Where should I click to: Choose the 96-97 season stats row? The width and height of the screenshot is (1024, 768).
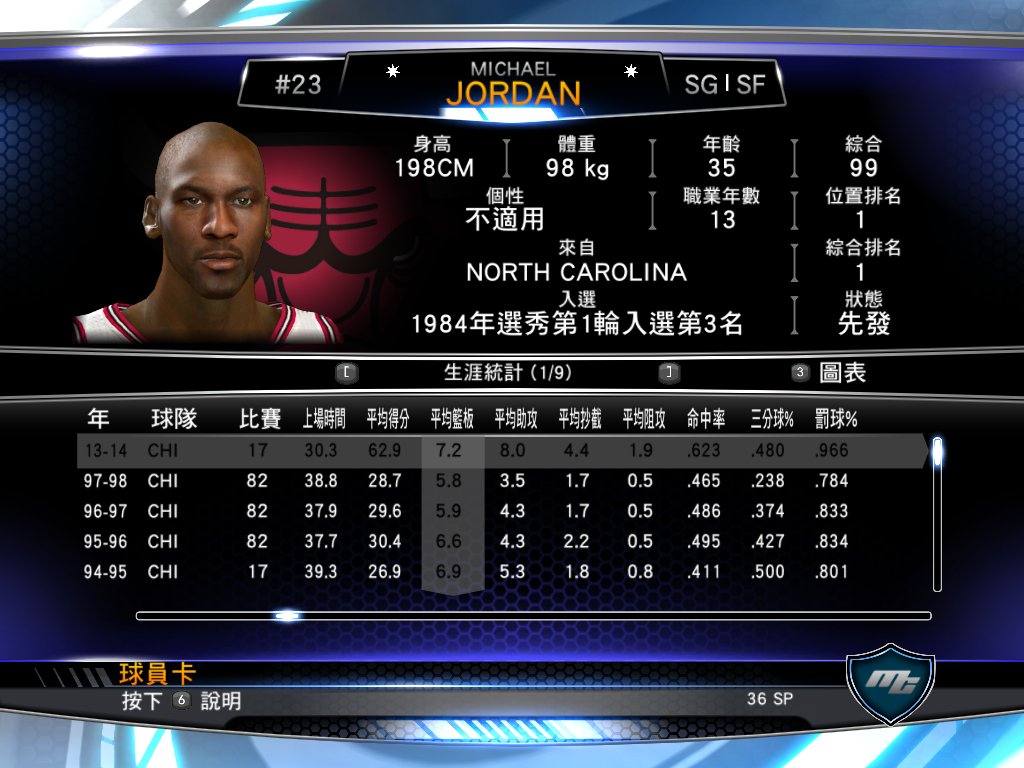click(x=500, y=511)
